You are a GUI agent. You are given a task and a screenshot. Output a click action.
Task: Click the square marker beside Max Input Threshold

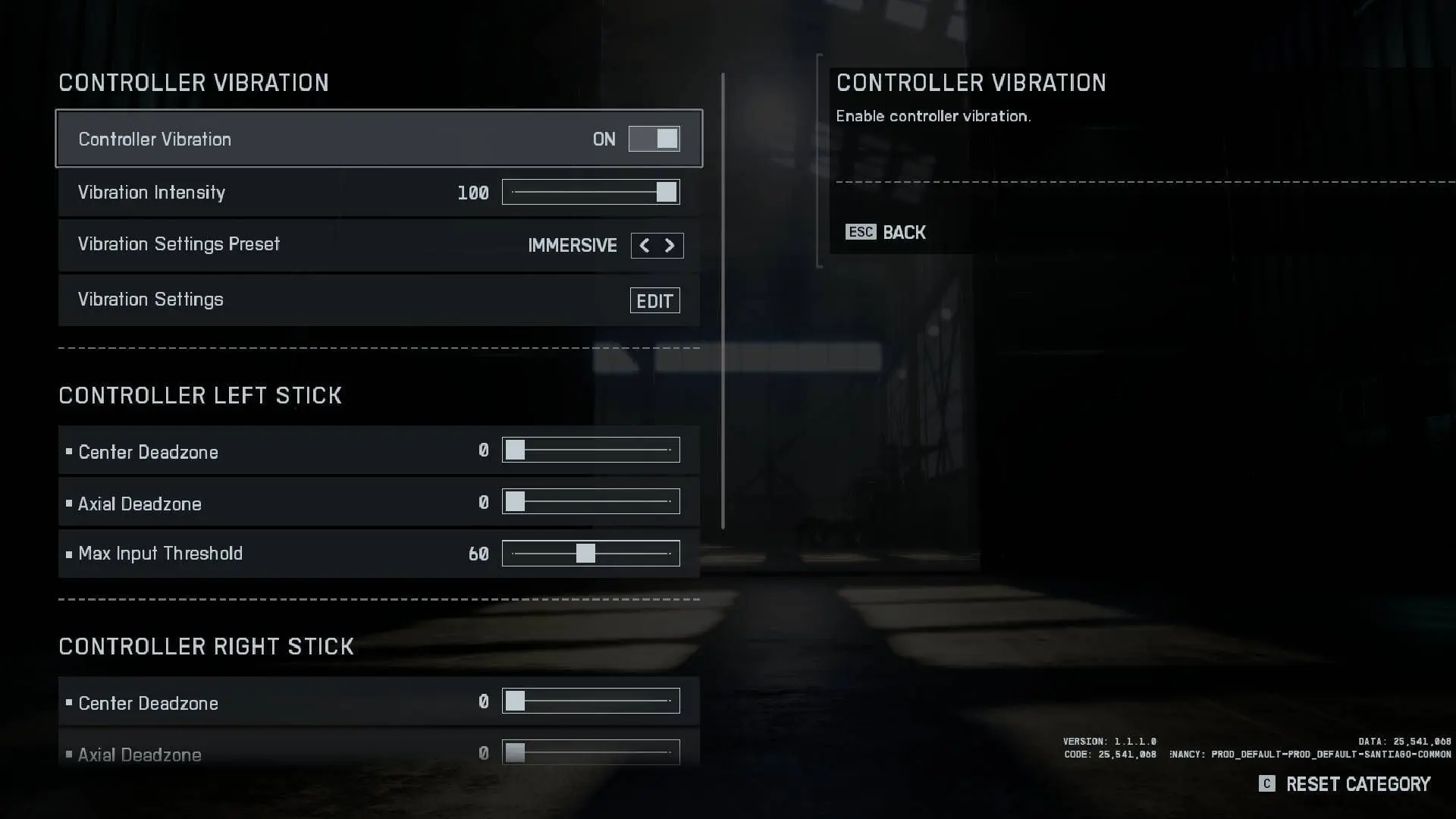point(69,552)
